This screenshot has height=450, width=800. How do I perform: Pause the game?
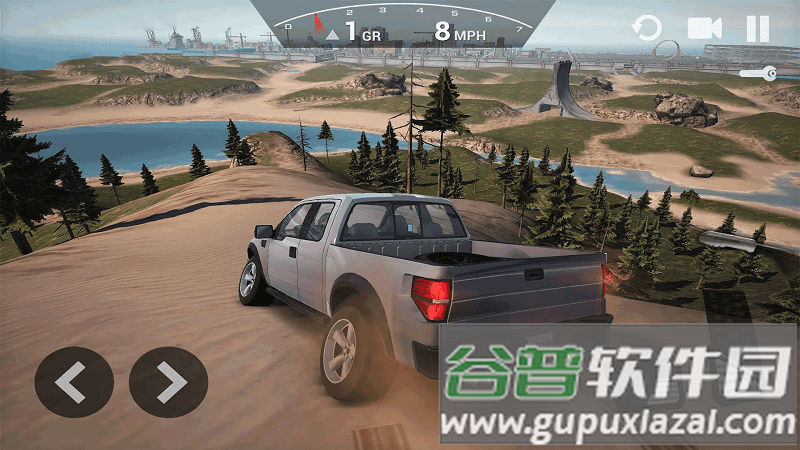tap(757, 28)
